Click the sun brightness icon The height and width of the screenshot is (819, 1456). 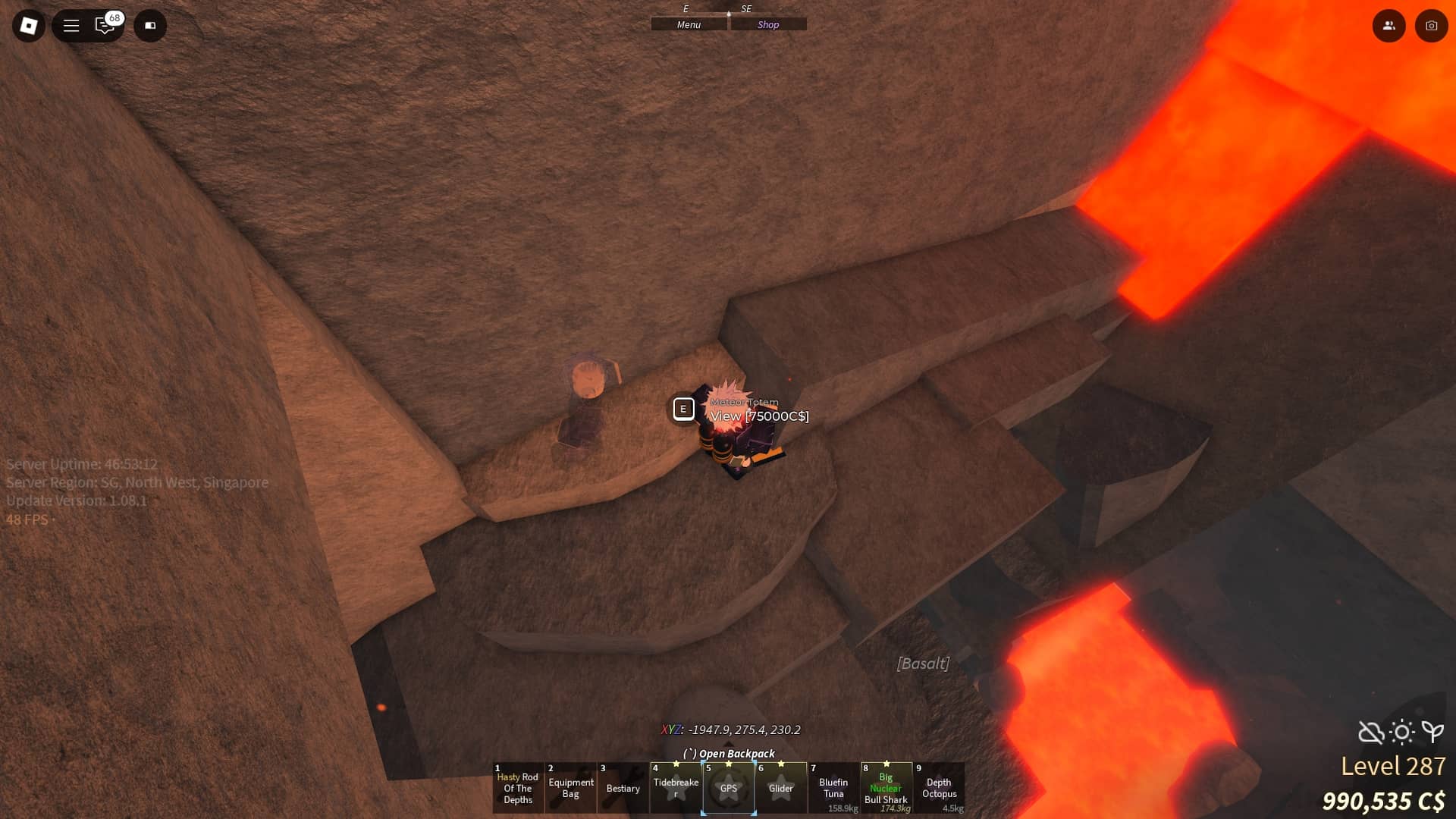[x=1401, y=733]
